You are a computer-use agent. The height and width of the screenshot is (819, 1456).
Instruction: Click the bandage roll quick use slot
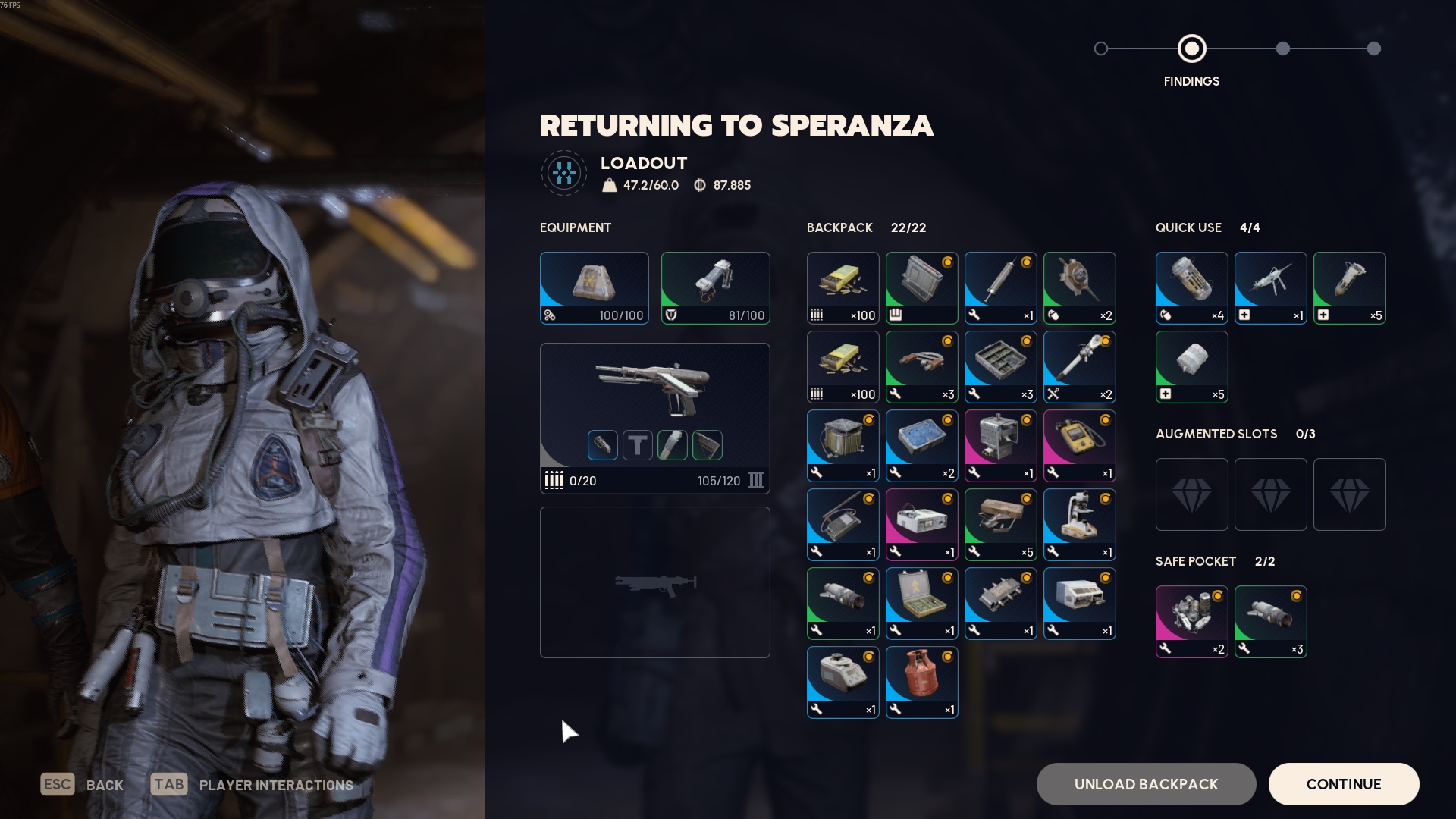[x=1191, y=367]
